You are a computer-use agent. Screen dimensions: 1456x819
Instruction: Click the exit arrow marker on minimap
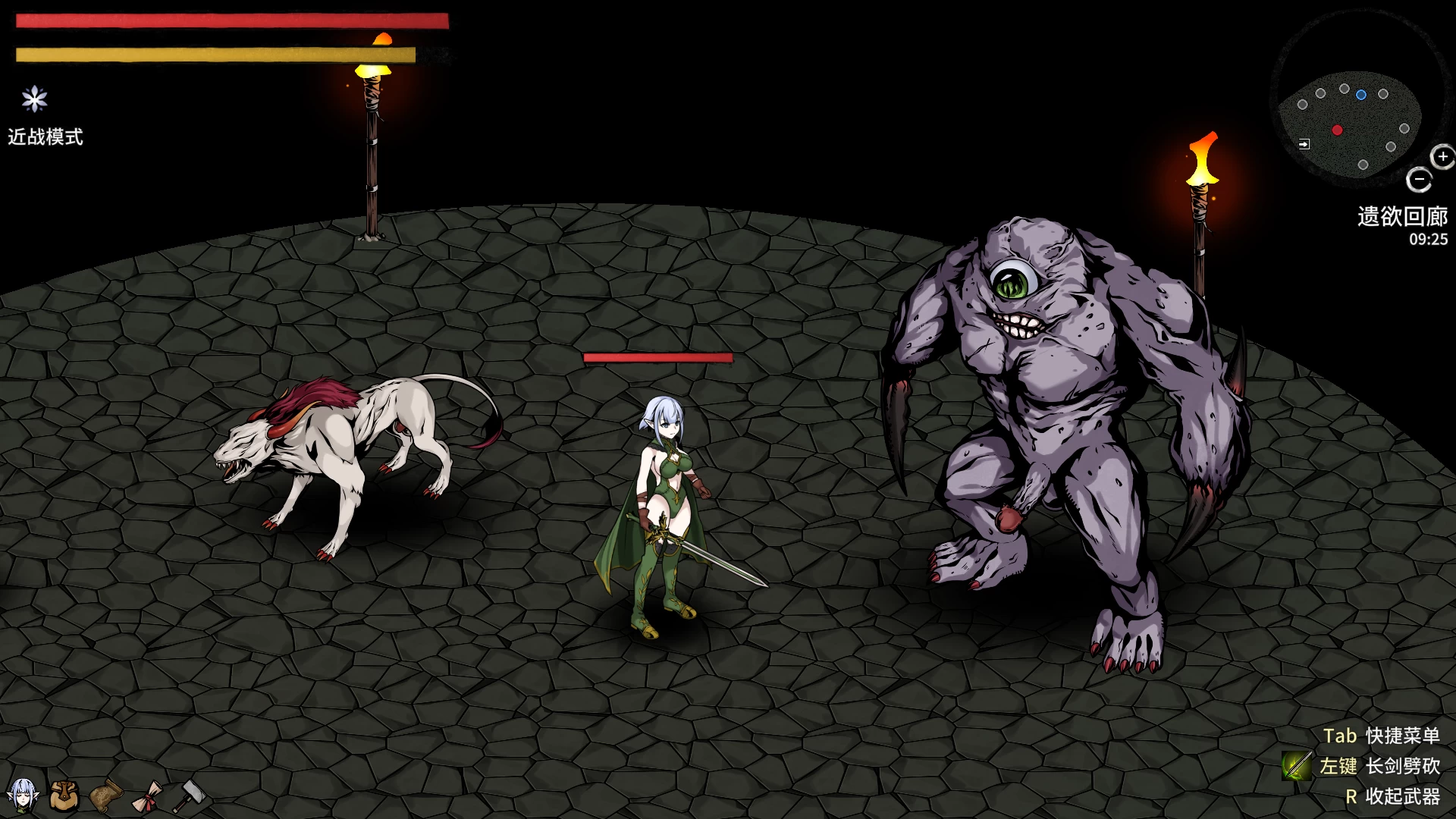[x=1304, y=144]
